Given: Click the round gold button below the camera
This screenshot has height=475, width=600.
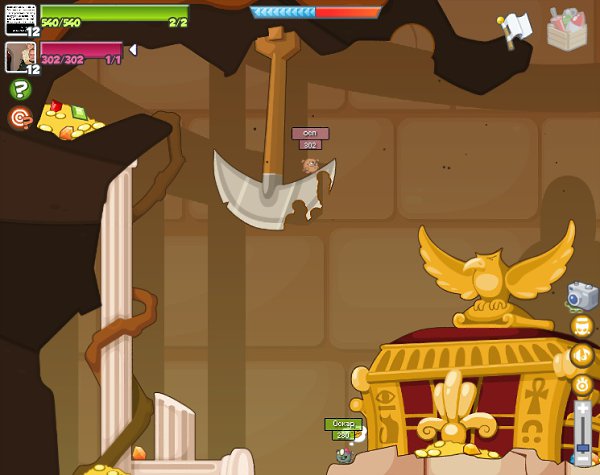Looking at the screenshot, I should pyautogui.click(x=582, y=326).
